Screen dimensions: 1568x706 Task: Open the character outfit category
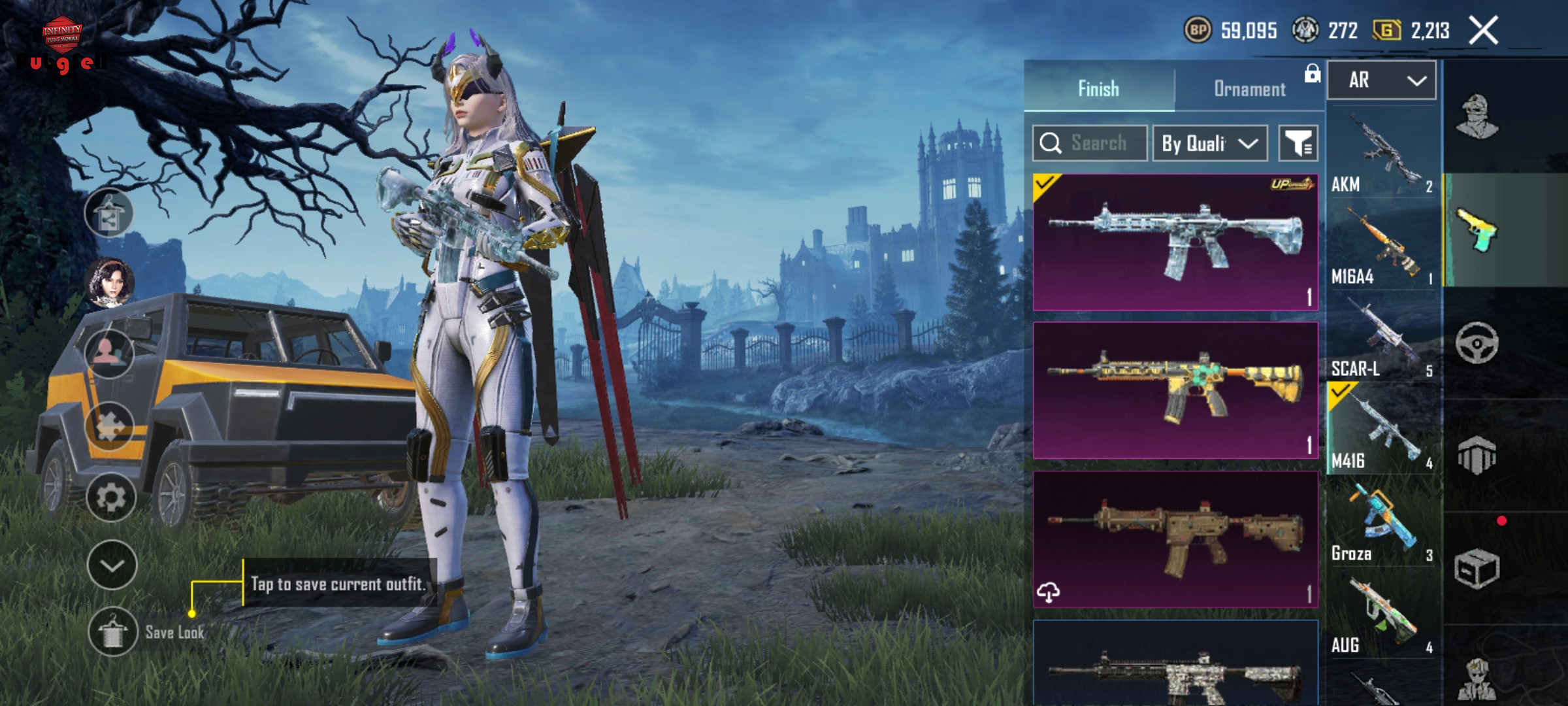[x=1477, y=118]
